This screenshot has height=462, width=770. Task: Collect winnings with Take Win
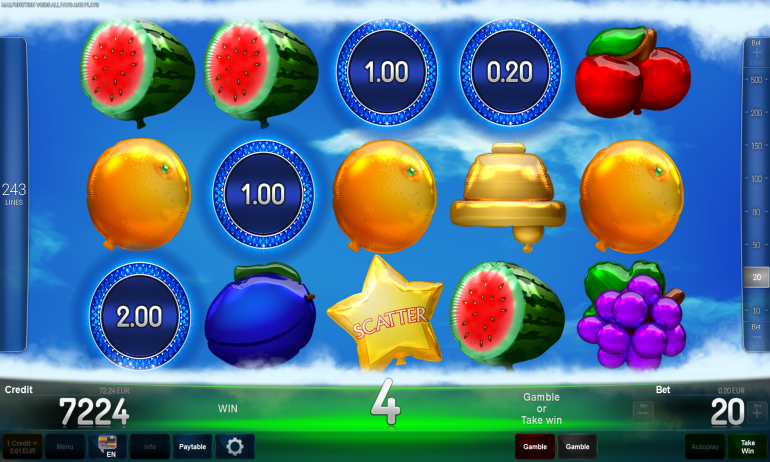coord(747,446)
